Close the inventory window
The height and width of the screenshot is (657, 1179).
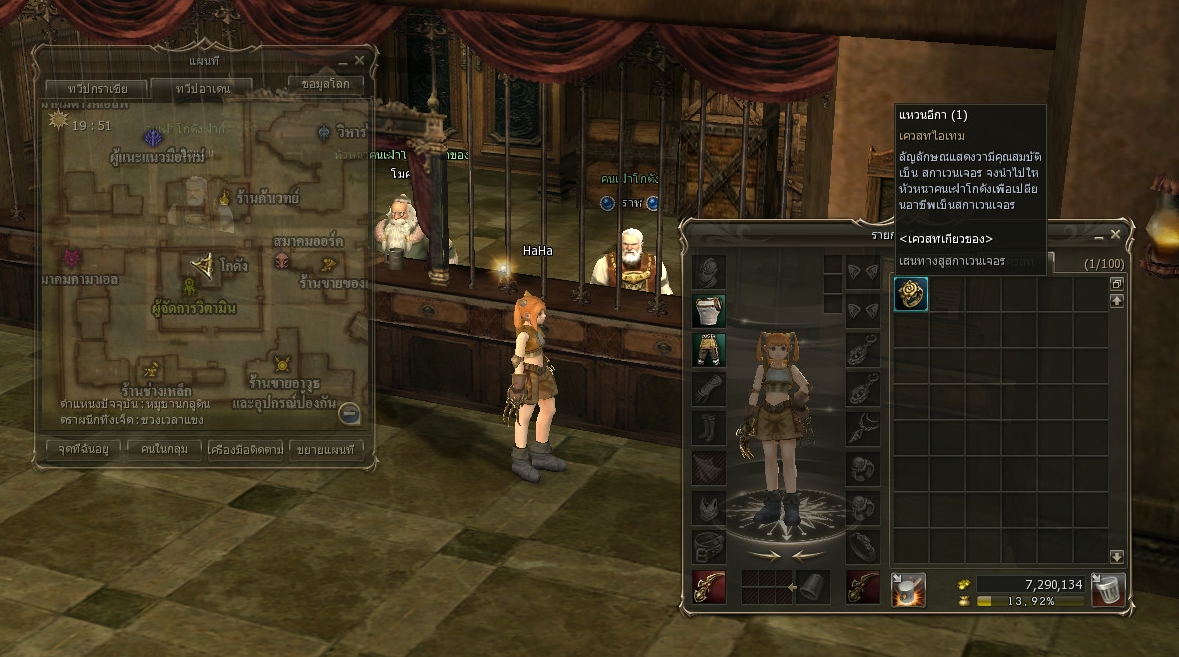click(1116, 234)
